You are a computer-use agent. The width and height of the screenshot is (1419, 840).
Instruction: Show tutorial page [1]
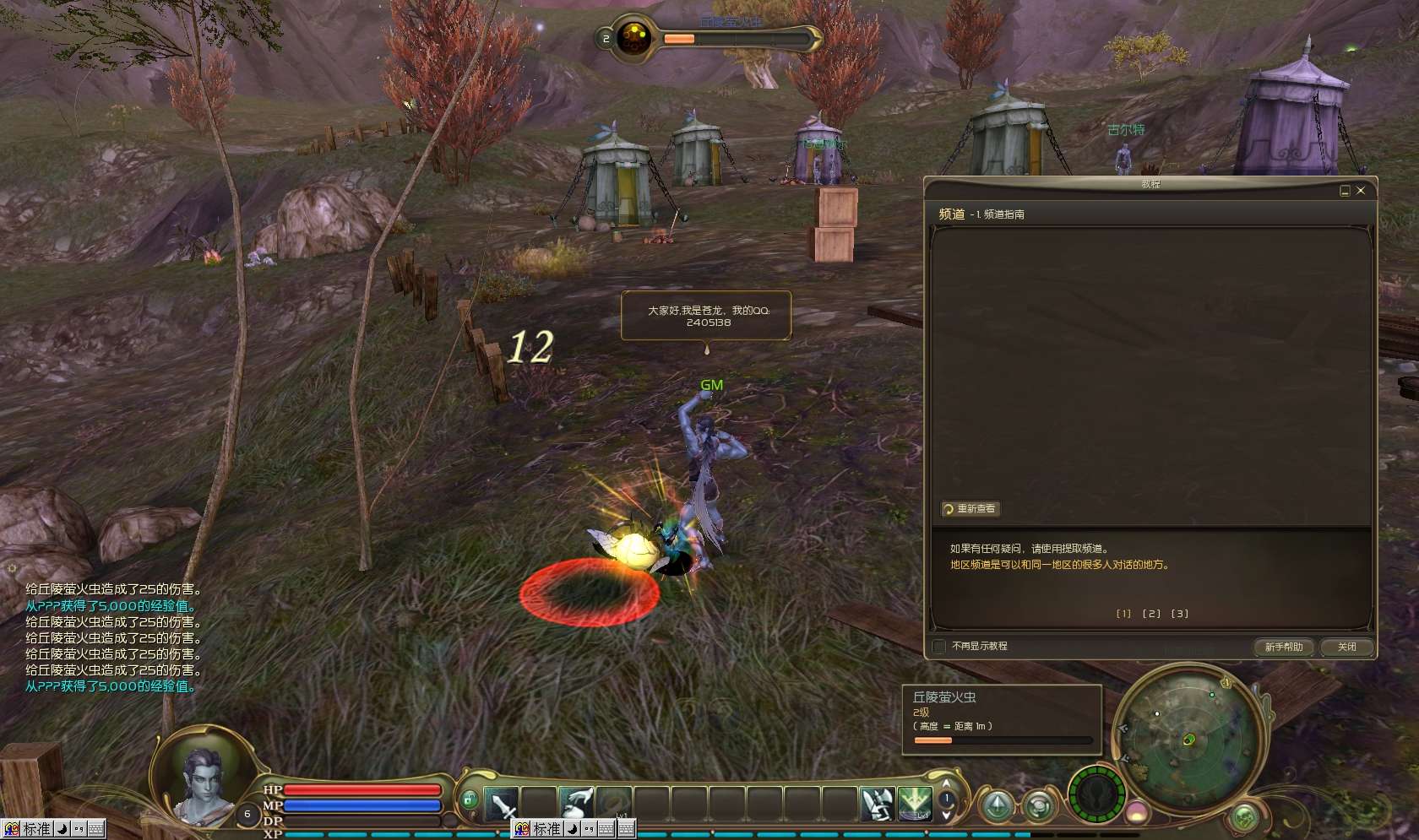point(1123,614)
